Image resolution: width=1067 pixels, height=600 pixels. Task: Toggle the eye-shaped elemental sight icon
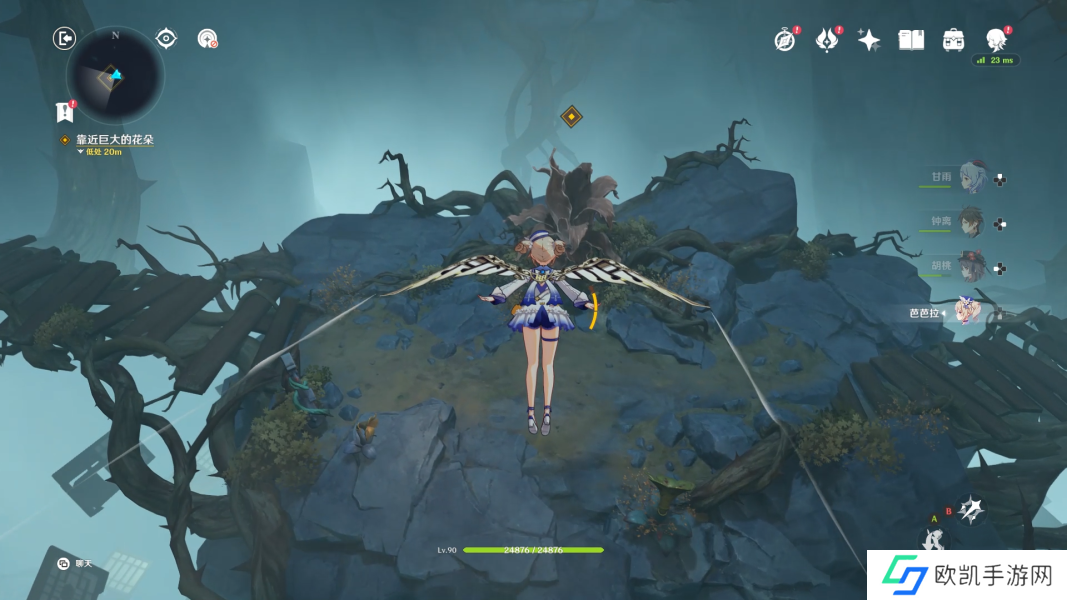tap(166, 39)
